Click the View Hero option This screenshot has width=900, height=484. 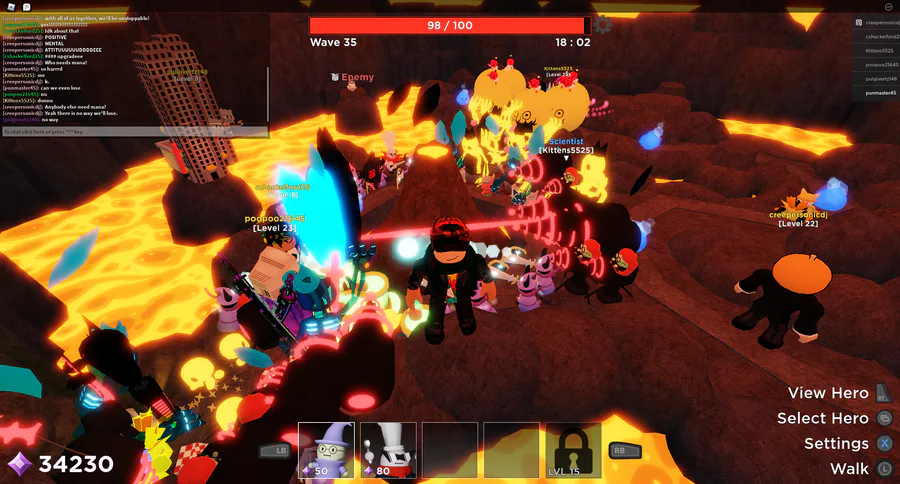828,393
